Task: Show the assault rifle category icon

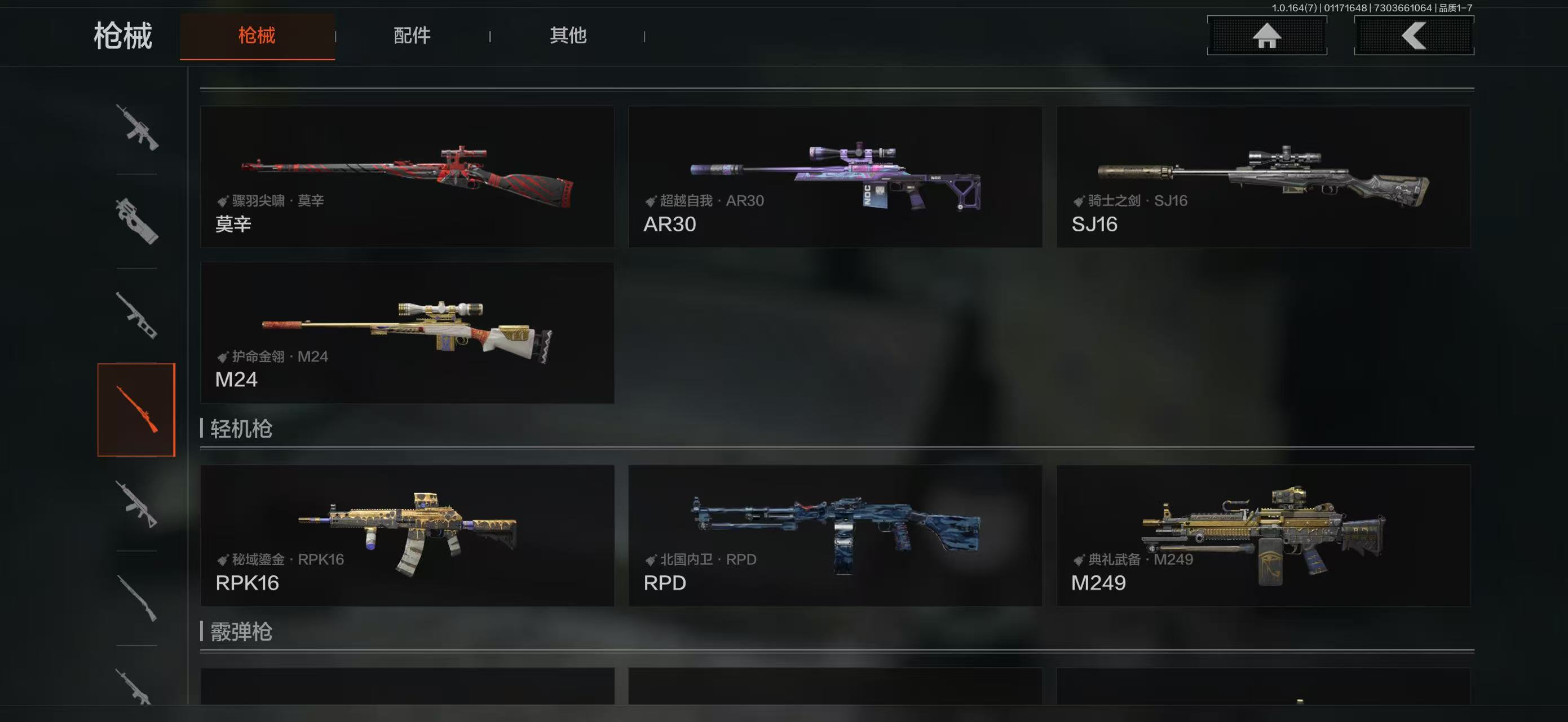Action: tap(137, 127)
